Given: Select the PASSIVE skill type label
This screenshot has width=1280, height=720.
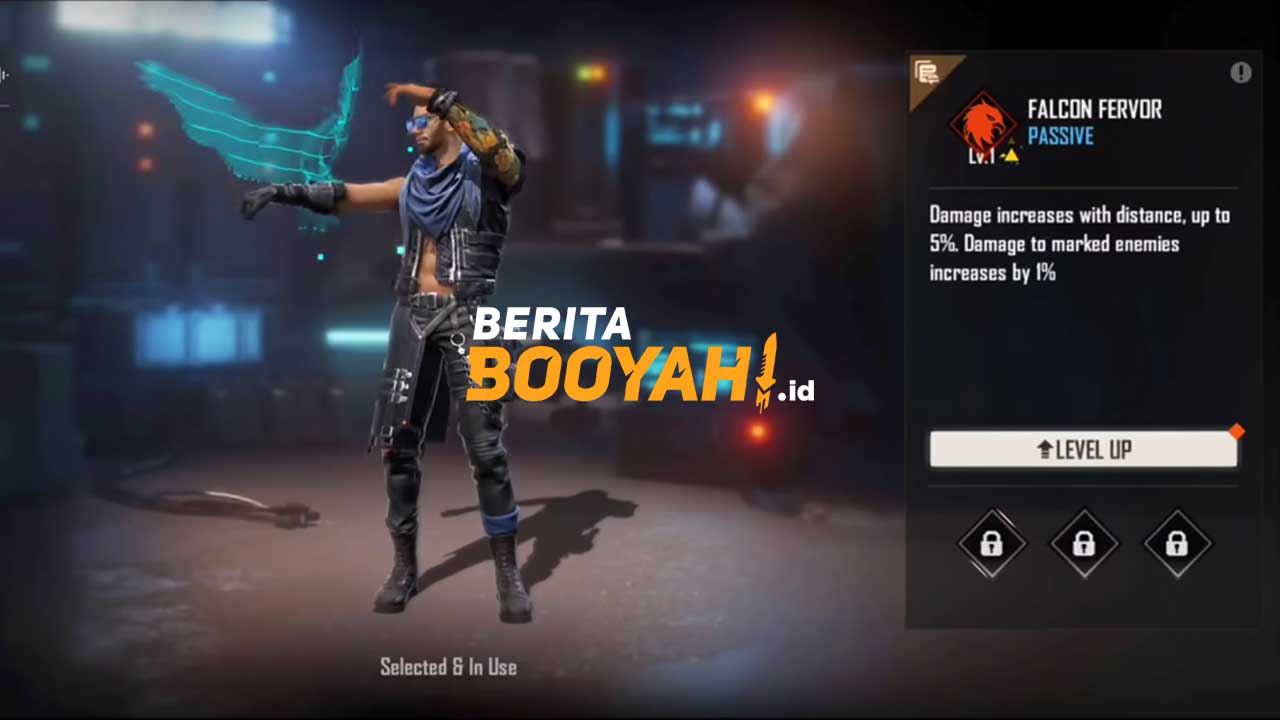Looking at the screenshot, I should tap(1061, 137).
